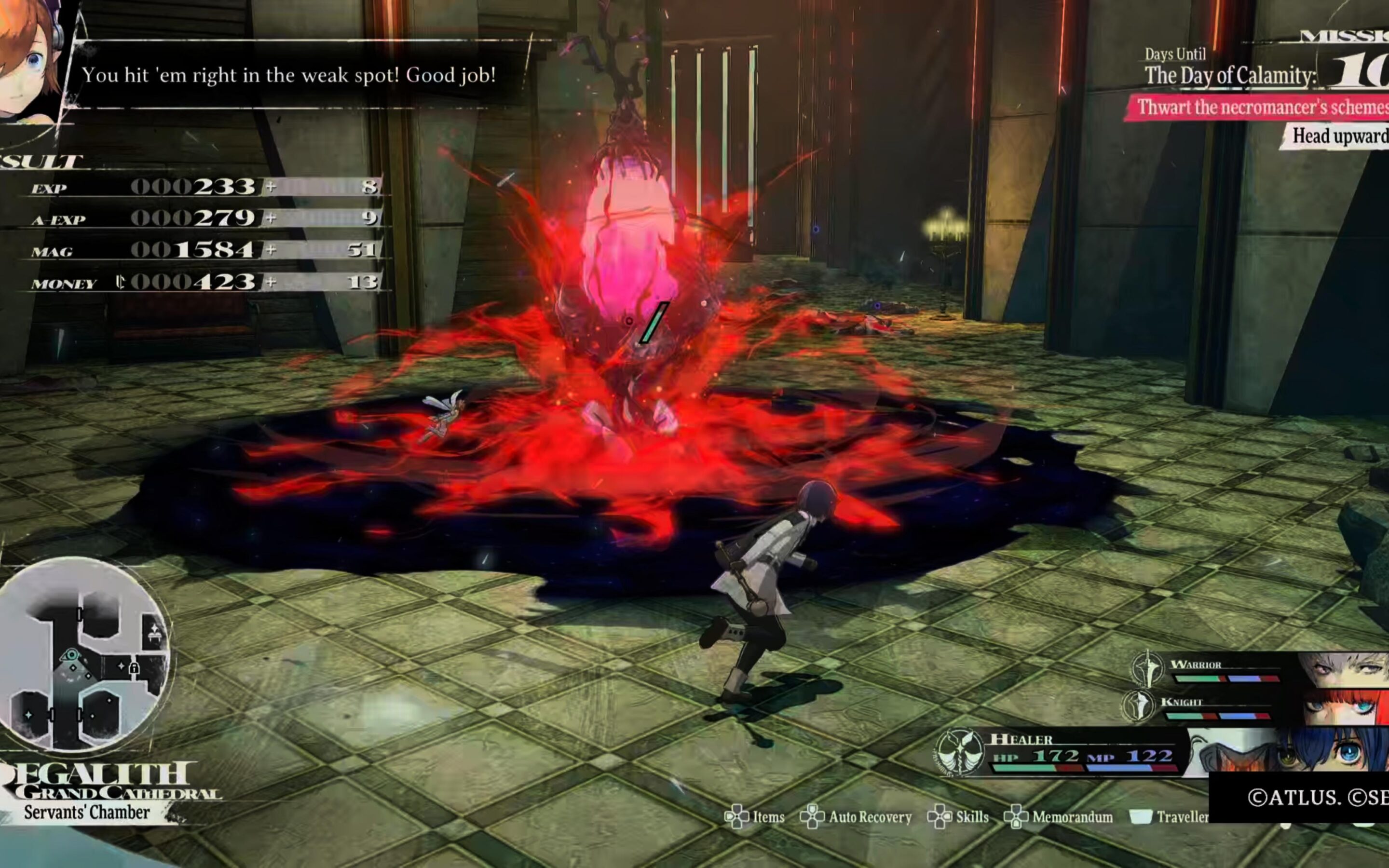Activate Auto Recovery
The width and height of the screenshot is (1389, 868).
(x=857, y=817)
